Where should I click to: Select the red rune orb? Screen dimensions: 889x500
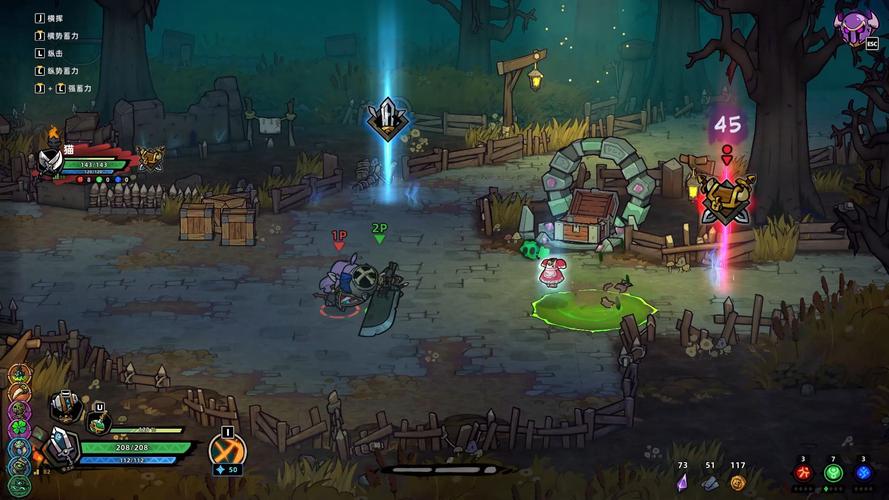802,472
